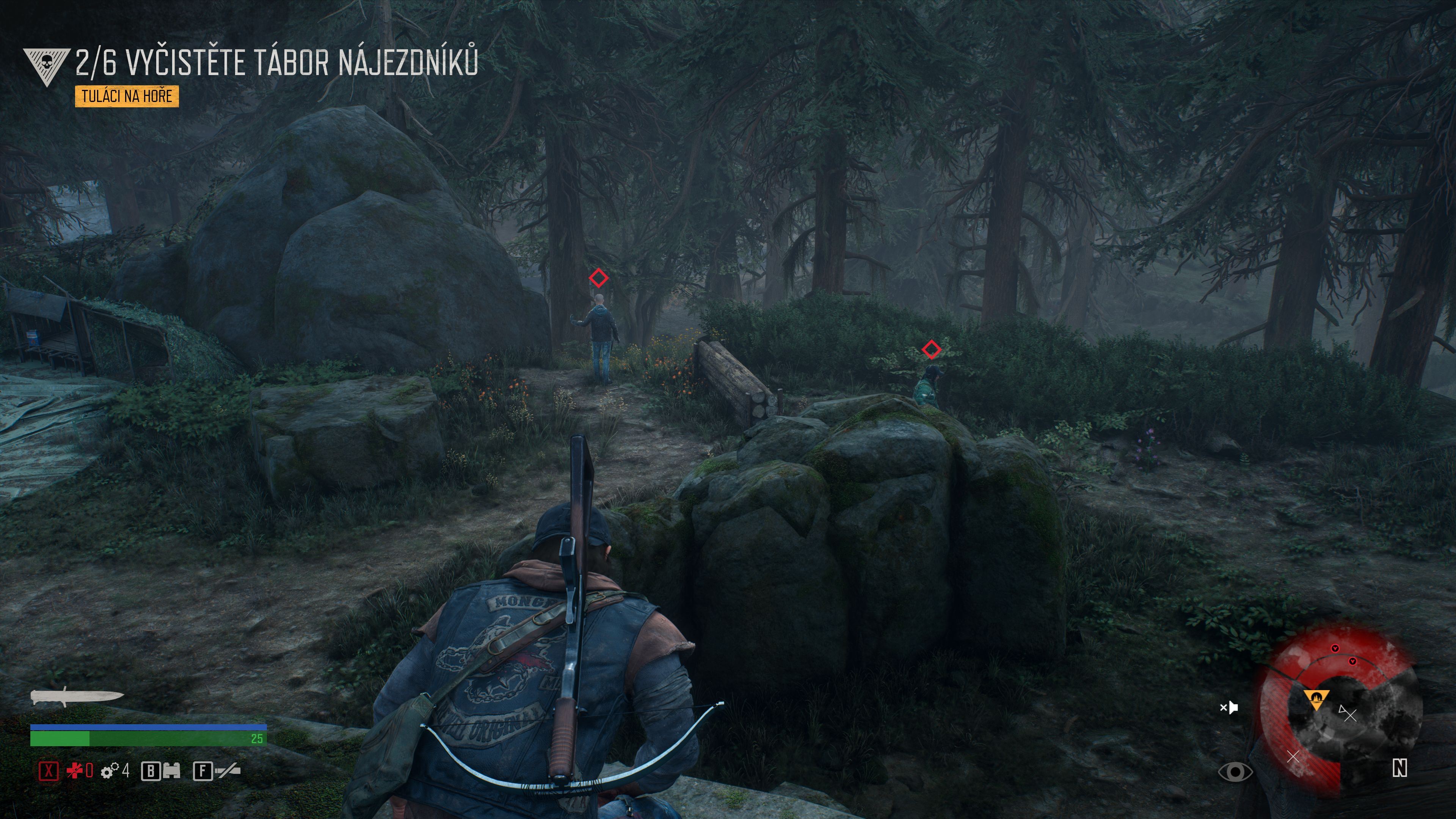This screenshot has width=1456, height=819.
Task: Select the crossbow bolt icon
Action: pyautogui.click(x=228, y=770)
